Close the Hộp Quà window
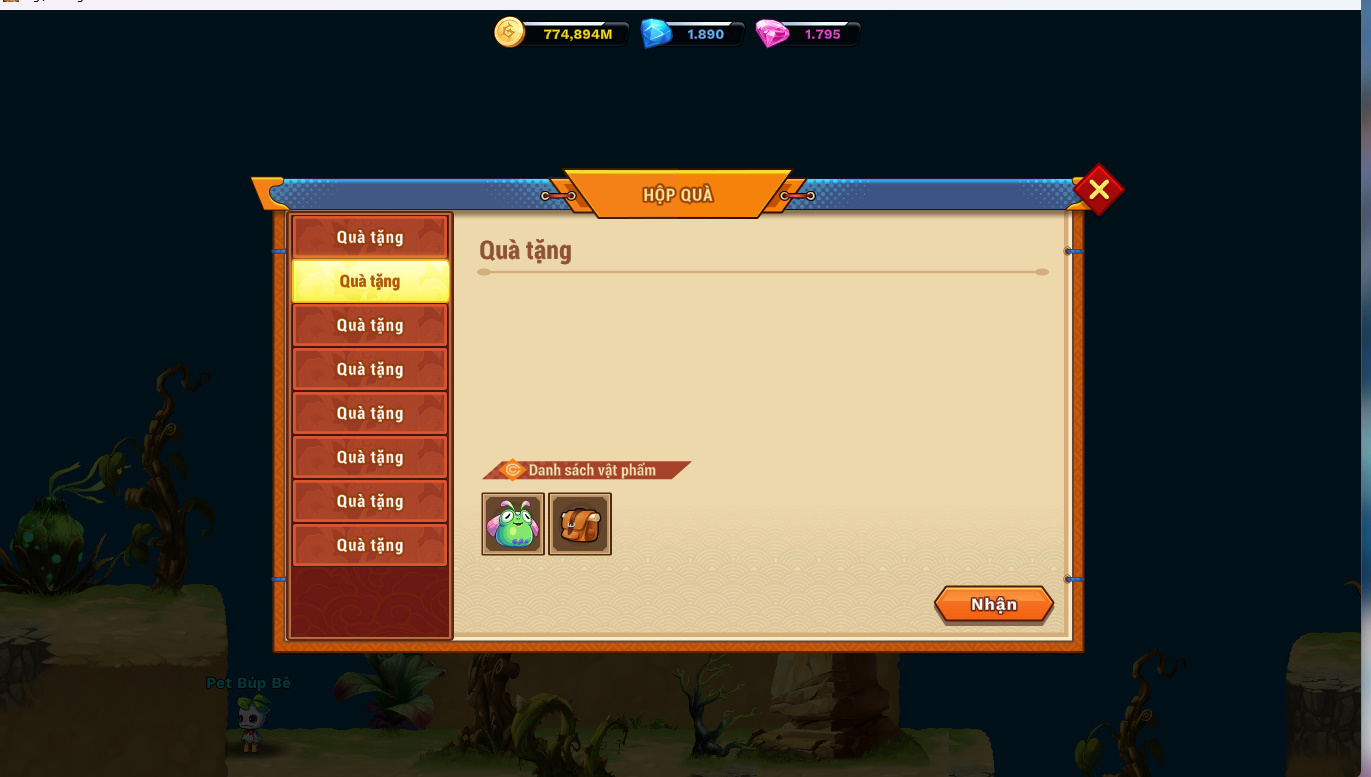Screen dimensions: 1371x777 click(x=1098, y=189)
